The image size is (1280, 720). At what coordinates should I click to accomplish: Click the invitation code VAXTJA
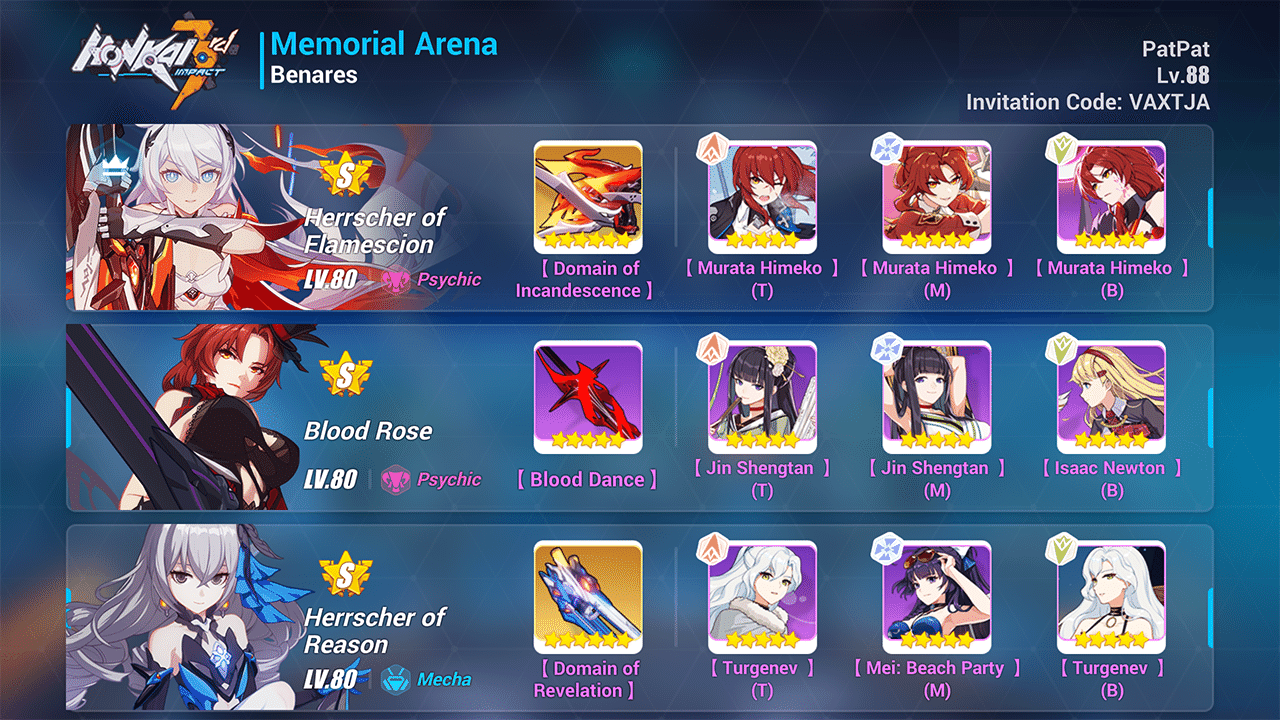[x=1085, y=101]
